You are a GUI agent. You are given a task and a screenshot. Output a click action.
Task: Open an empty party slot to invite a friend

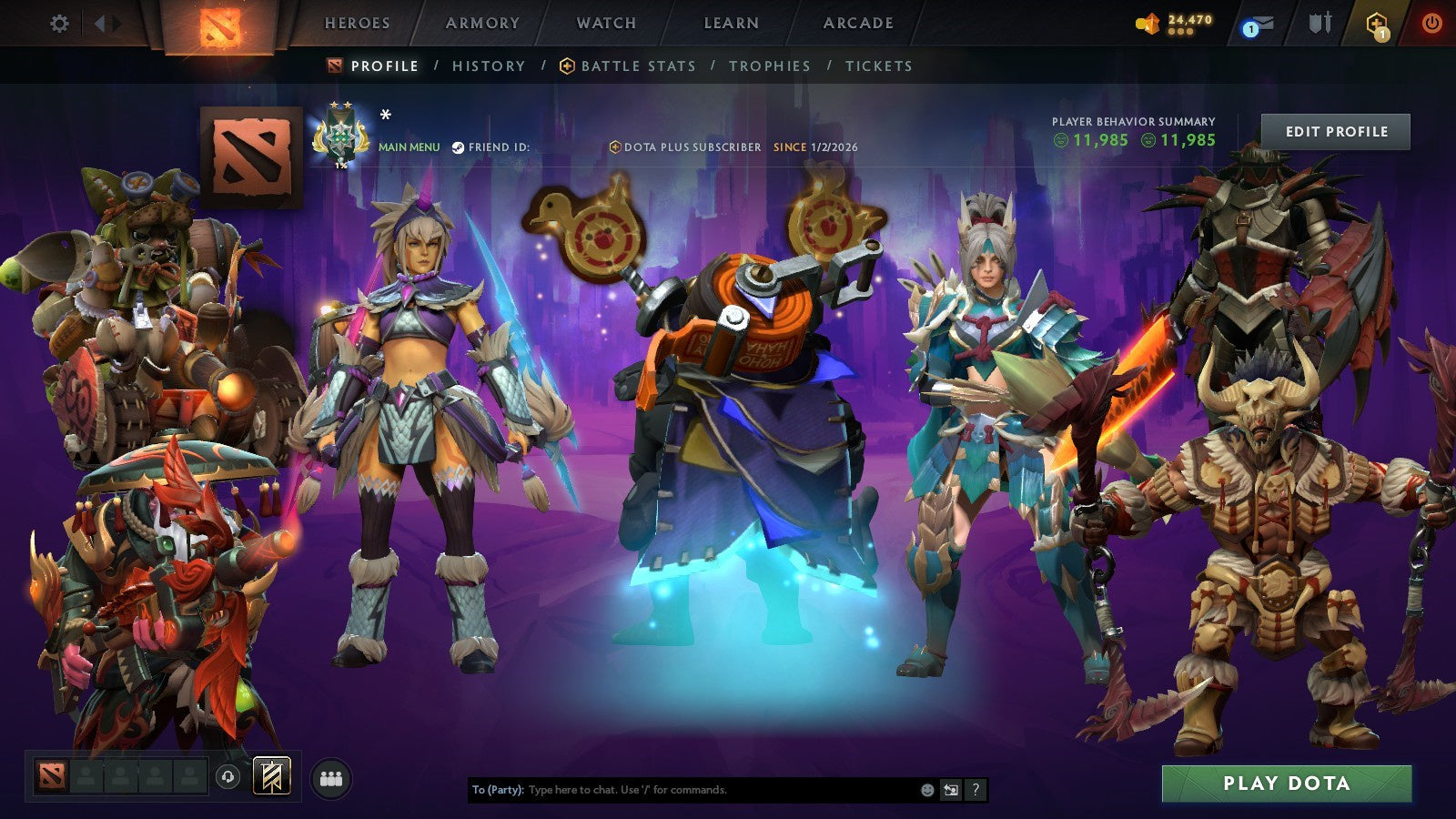coord(86,775)
